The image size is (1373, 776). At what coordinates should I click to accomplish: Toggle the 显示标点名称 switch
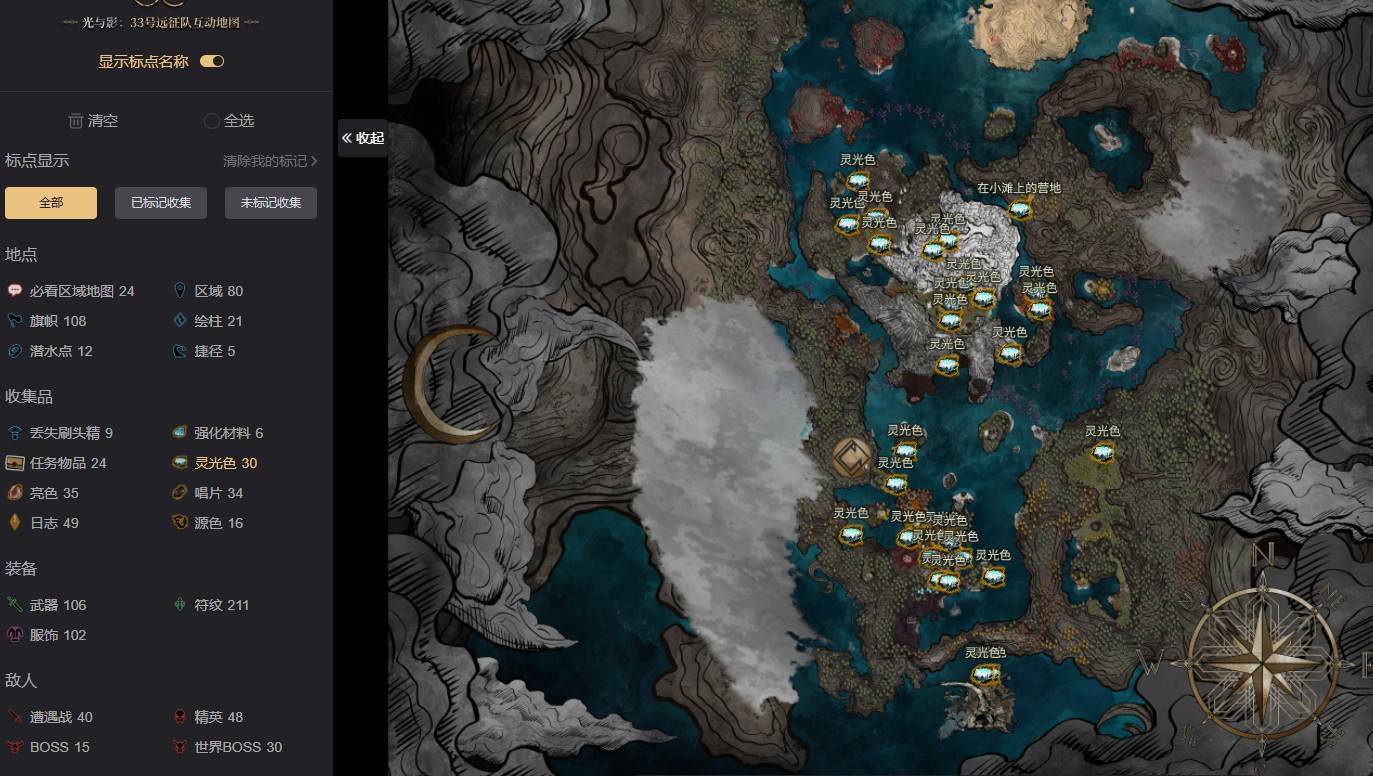(x=211, y=61)
